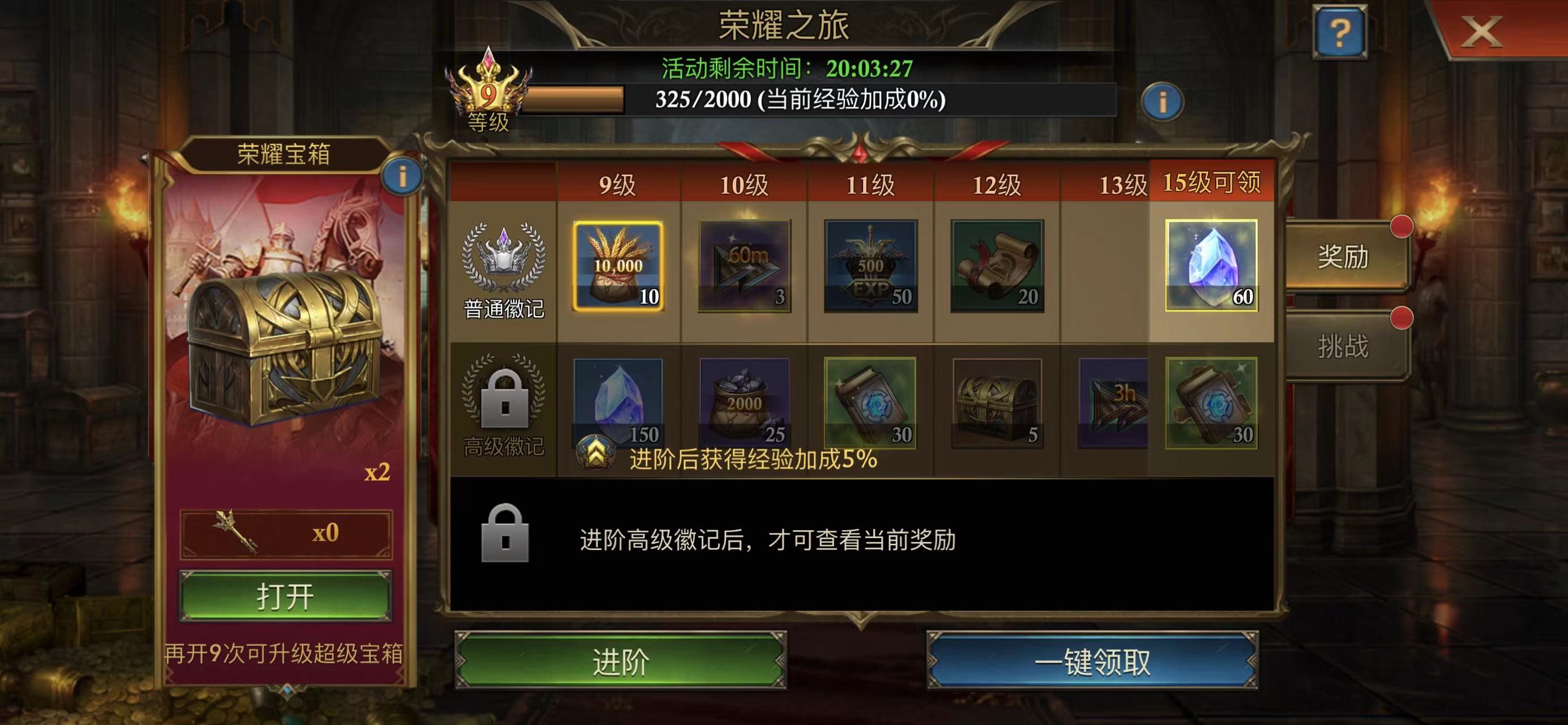1568x725 pixels.
Task: Select the 10,000 wheat reward at level 9
Action: pos(618,266)
